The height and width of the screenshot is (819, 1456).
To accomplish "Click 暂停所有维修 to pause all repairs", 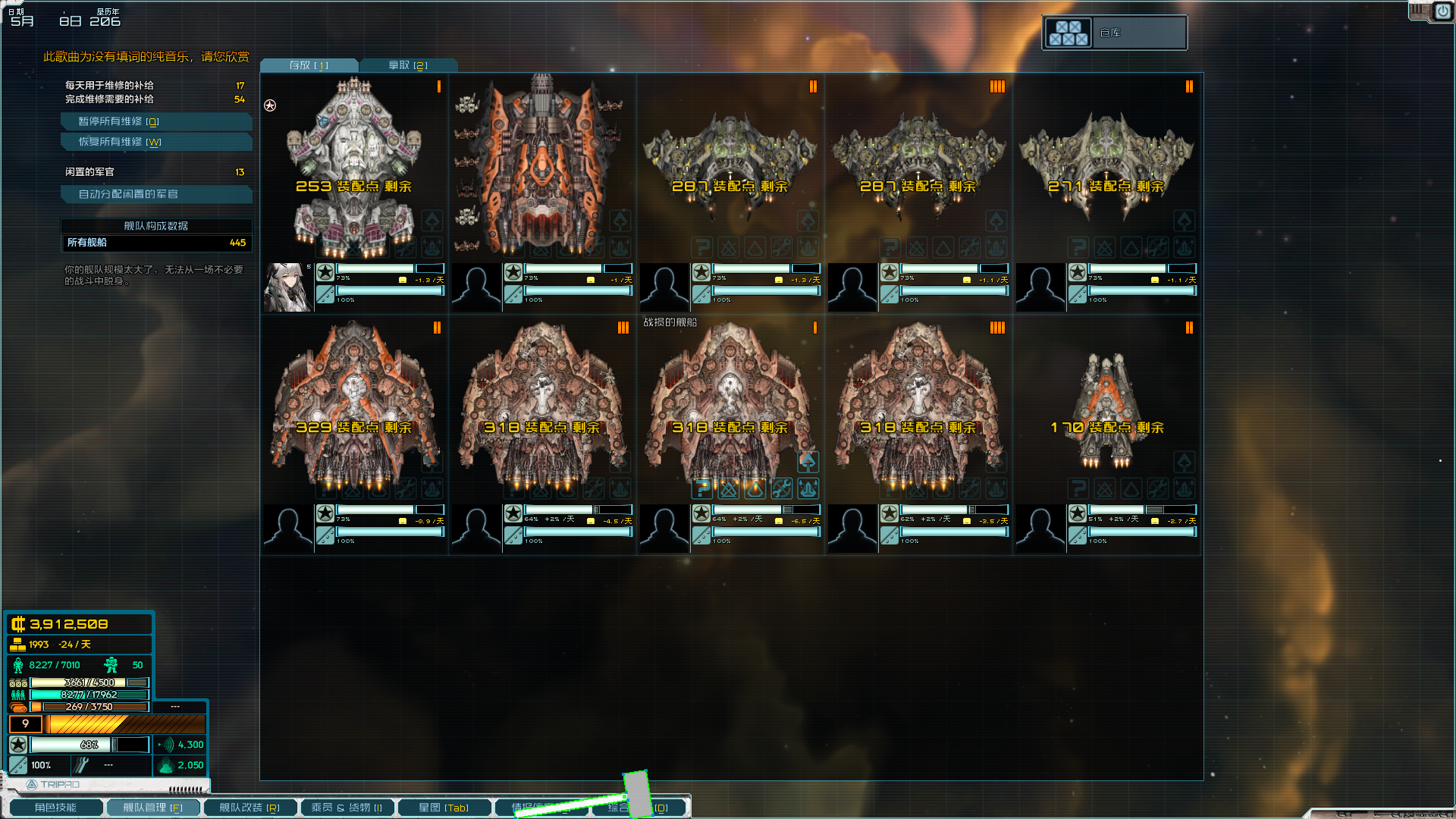I will 155,121.
